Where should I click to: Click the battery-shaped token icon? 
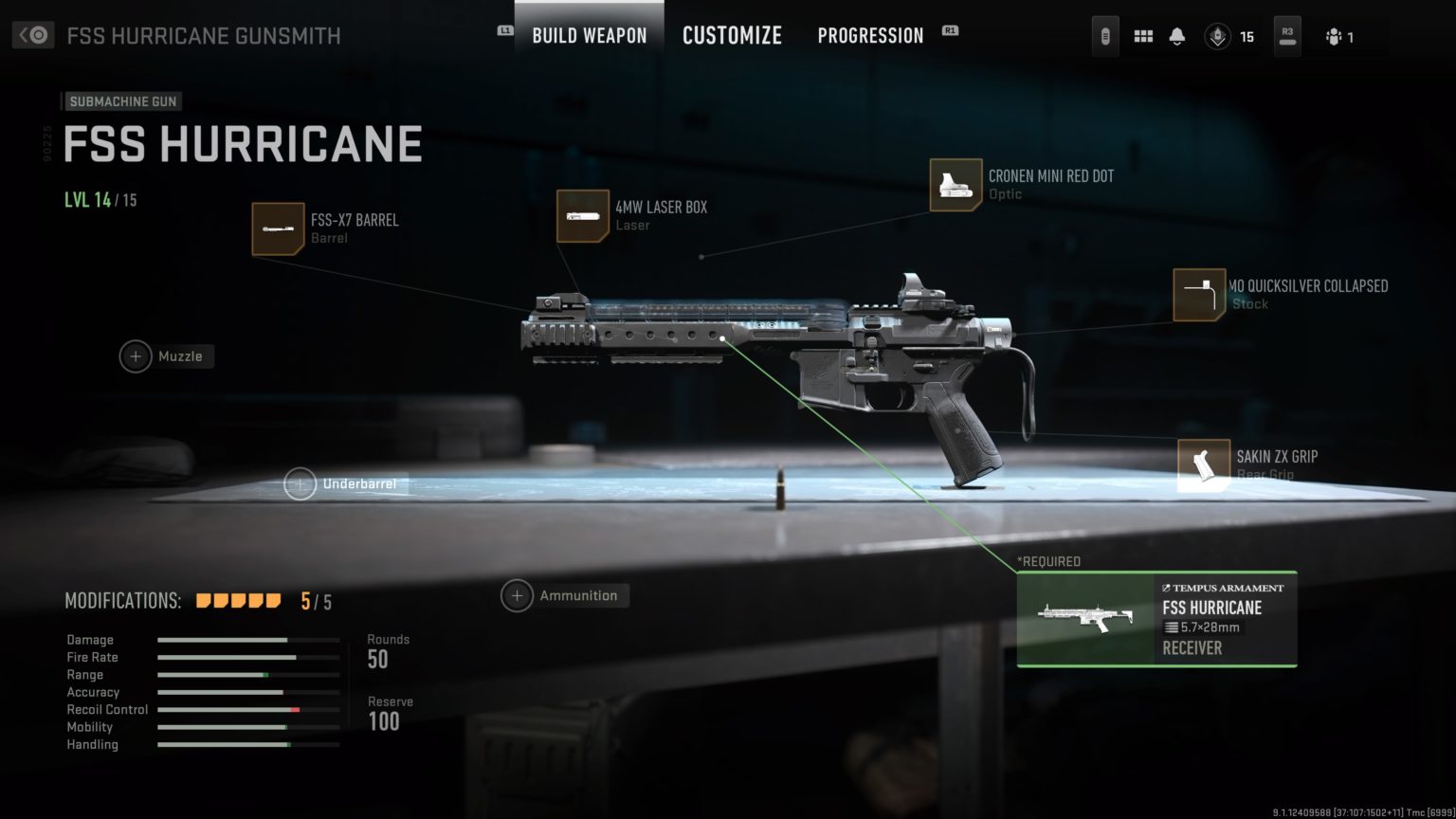click(x=1105, y=36)
